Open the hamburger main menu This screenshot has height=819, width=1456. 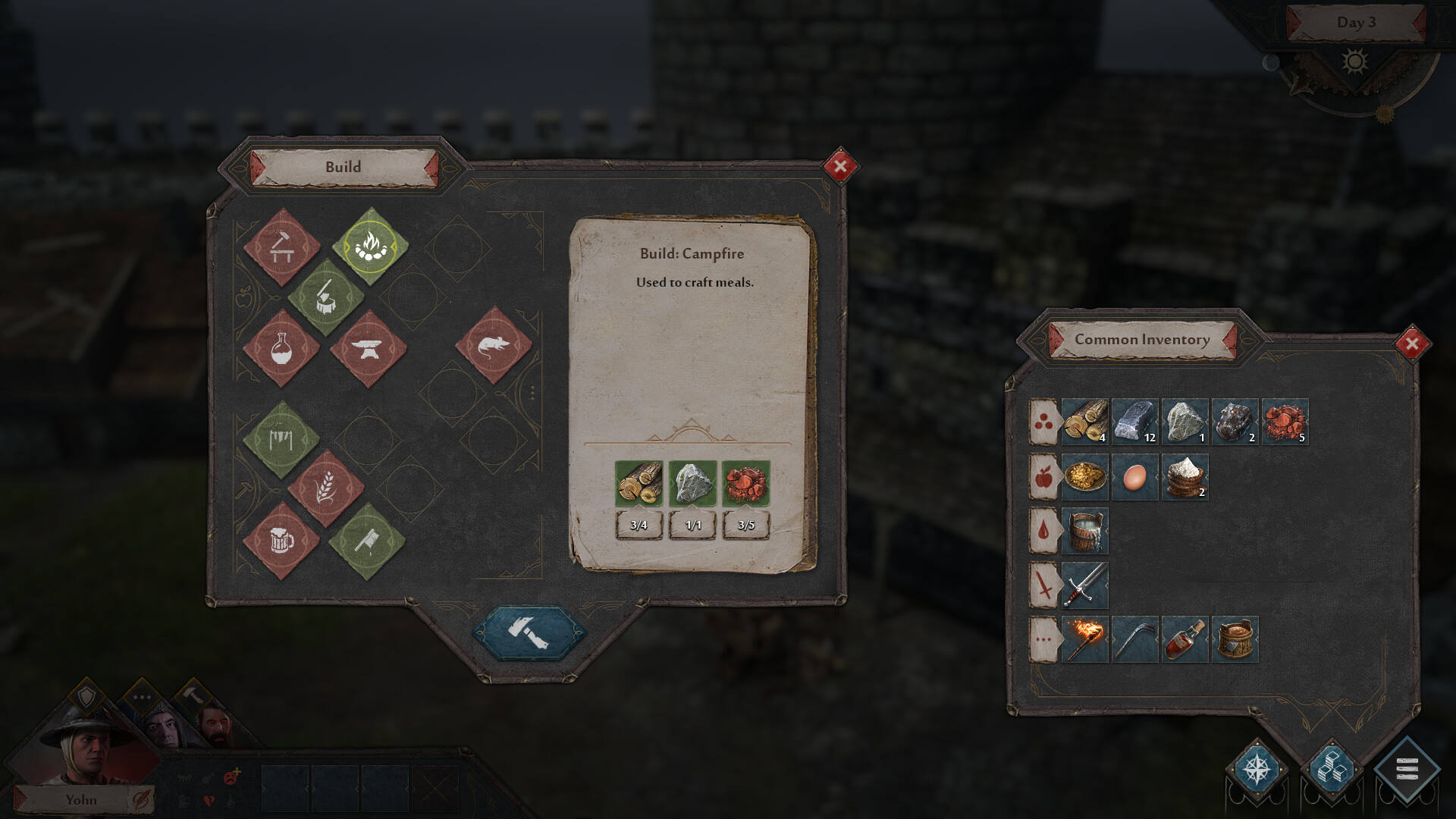point(1407,769)
